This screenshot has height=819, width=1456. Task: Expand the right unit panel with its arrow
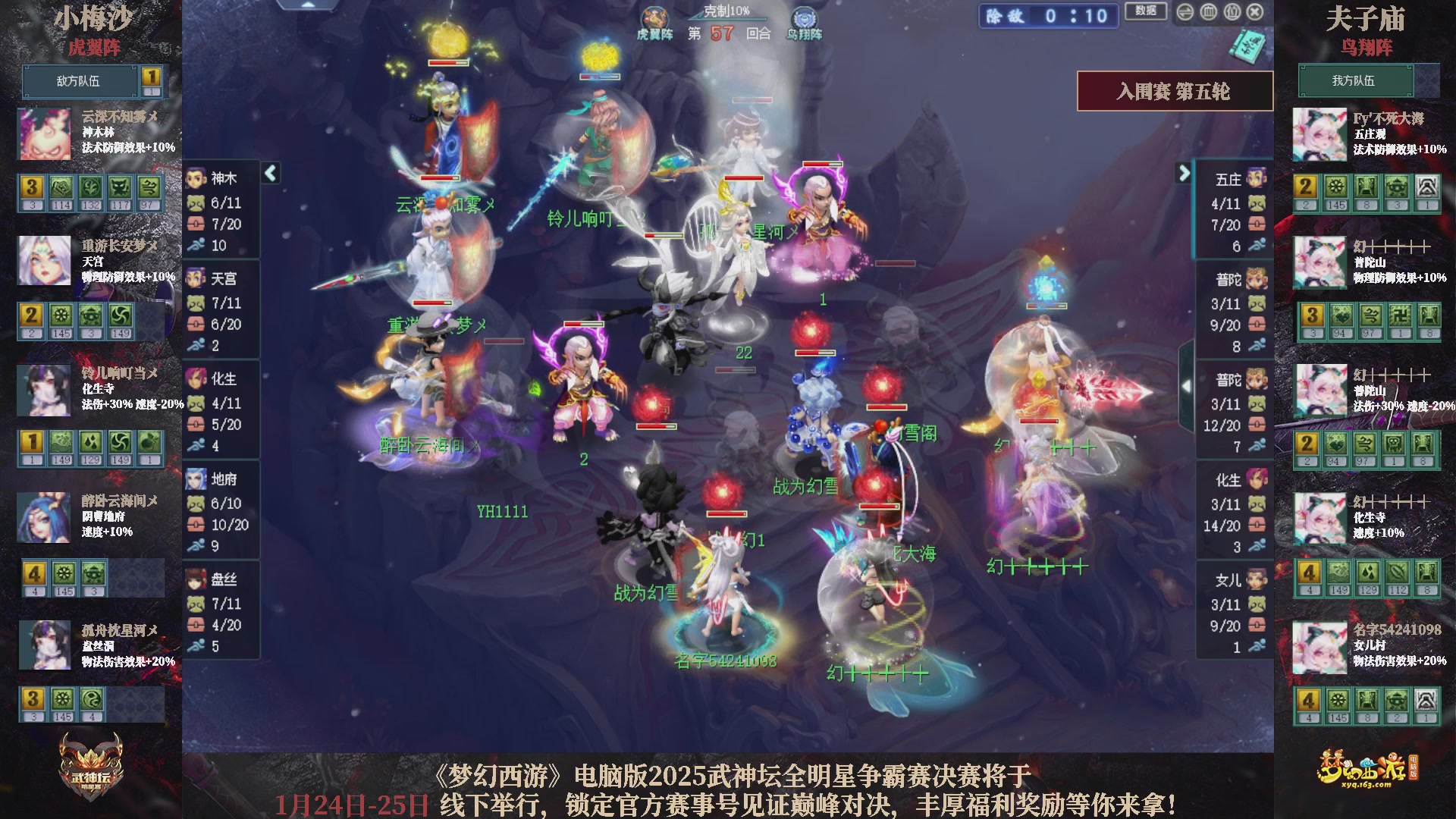[1184, 173]
